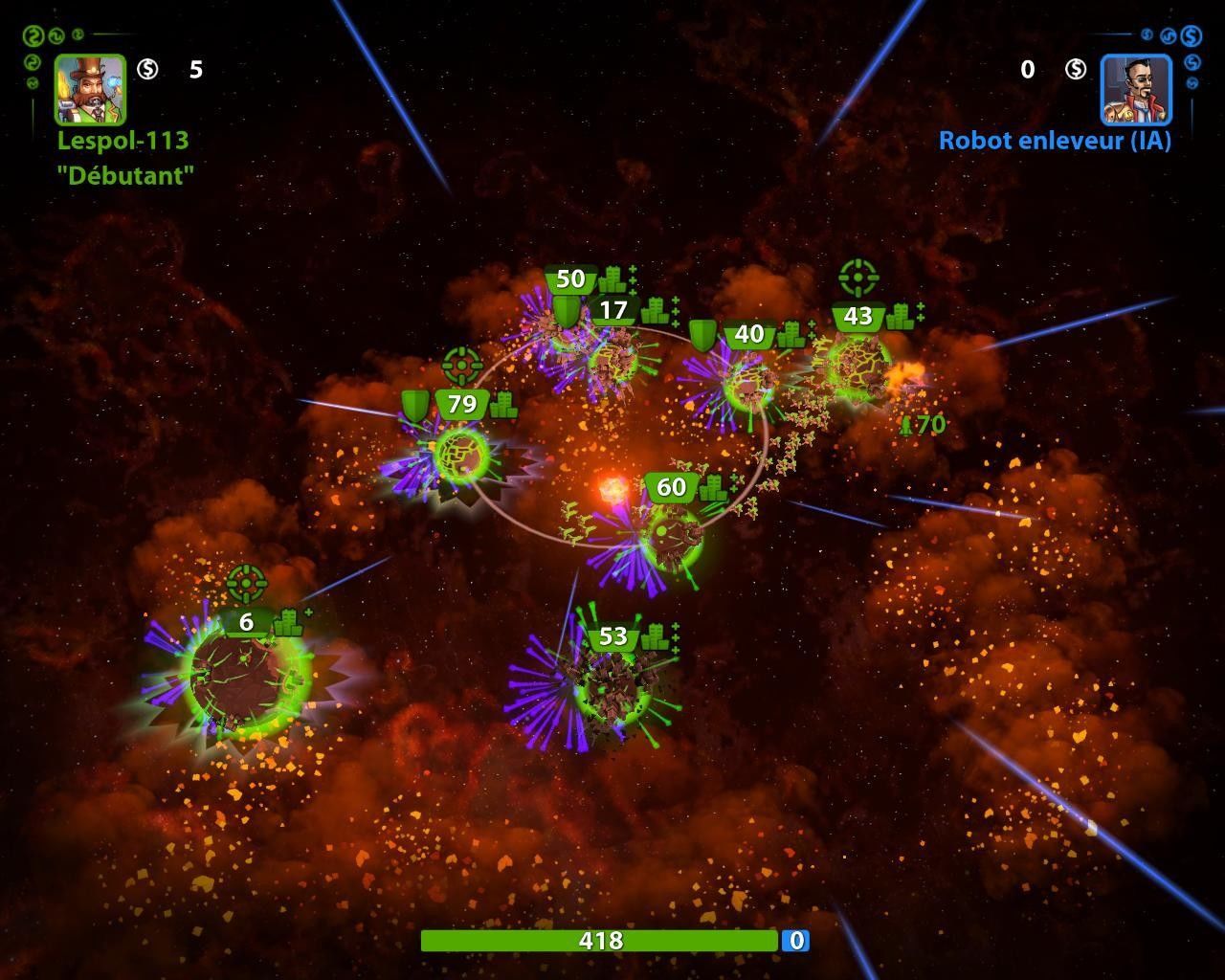Select the planet labeled 79
Image resolution: width=1225 pixels, height=980 pixels.
(x=461, y=455)
